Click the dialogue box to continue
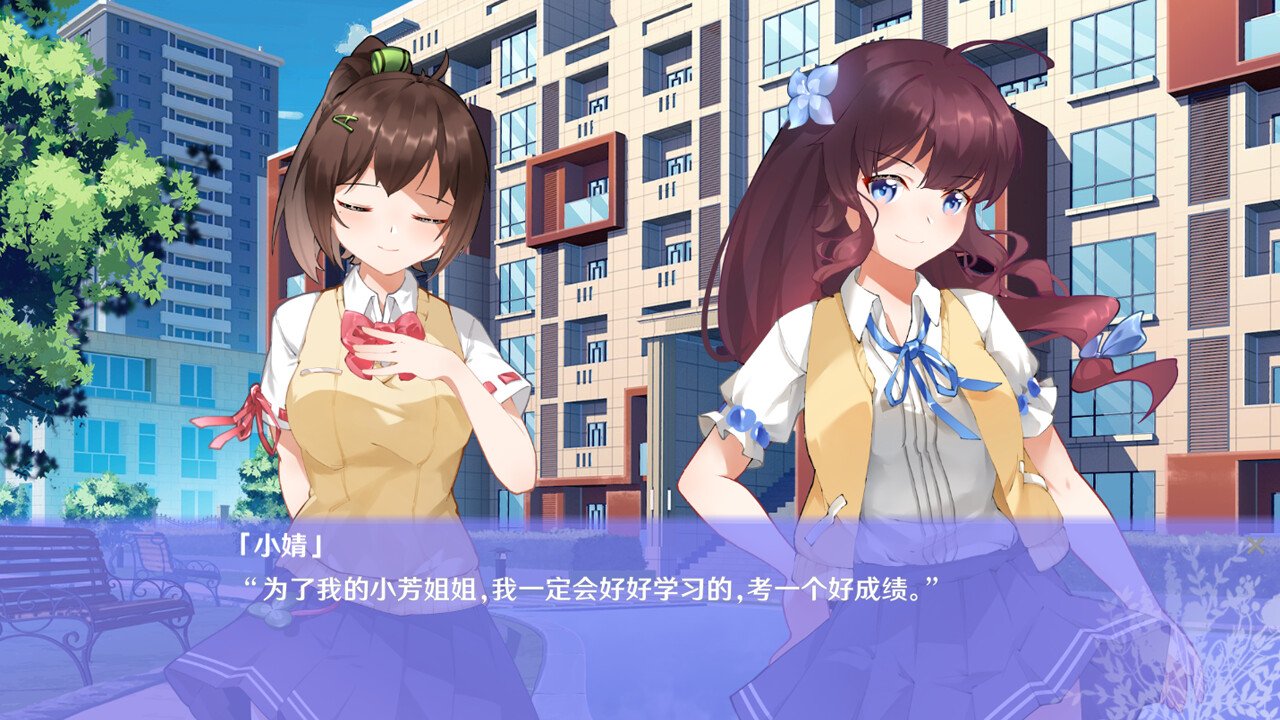The width and height of the screenshot is (1280, 720). pos(640,620)
